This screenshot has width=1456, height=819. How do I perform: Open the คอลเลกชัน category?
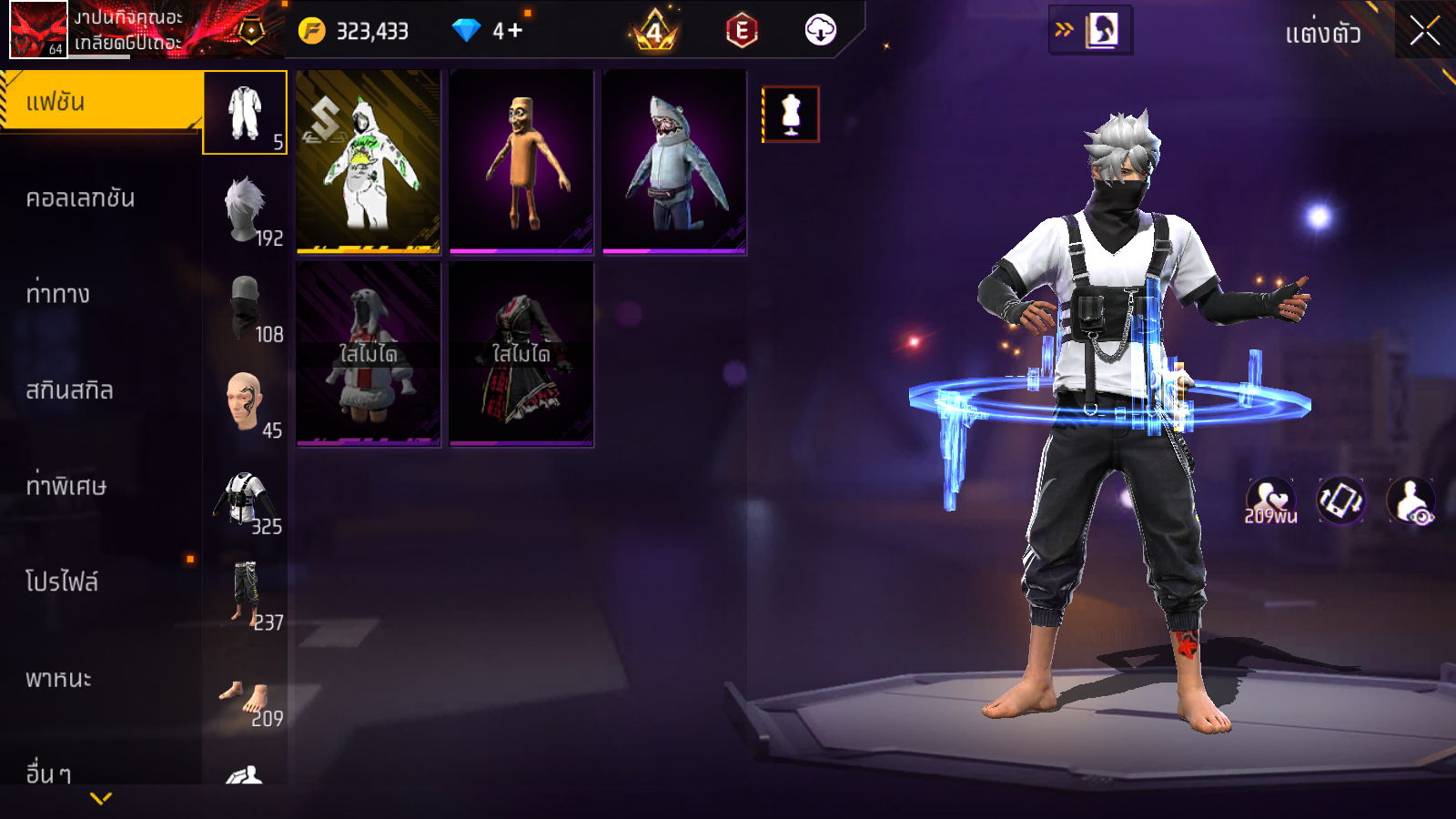click(x=81, y=198)
